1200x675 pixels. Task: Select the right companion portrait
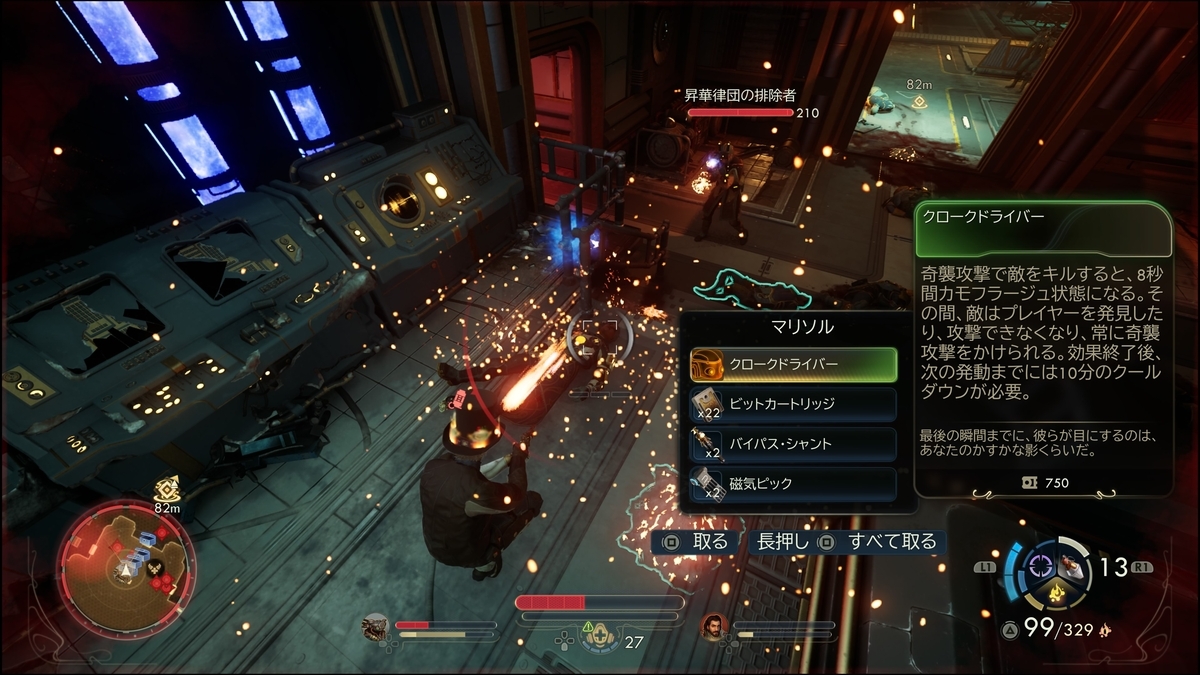[x=714, y=627]
